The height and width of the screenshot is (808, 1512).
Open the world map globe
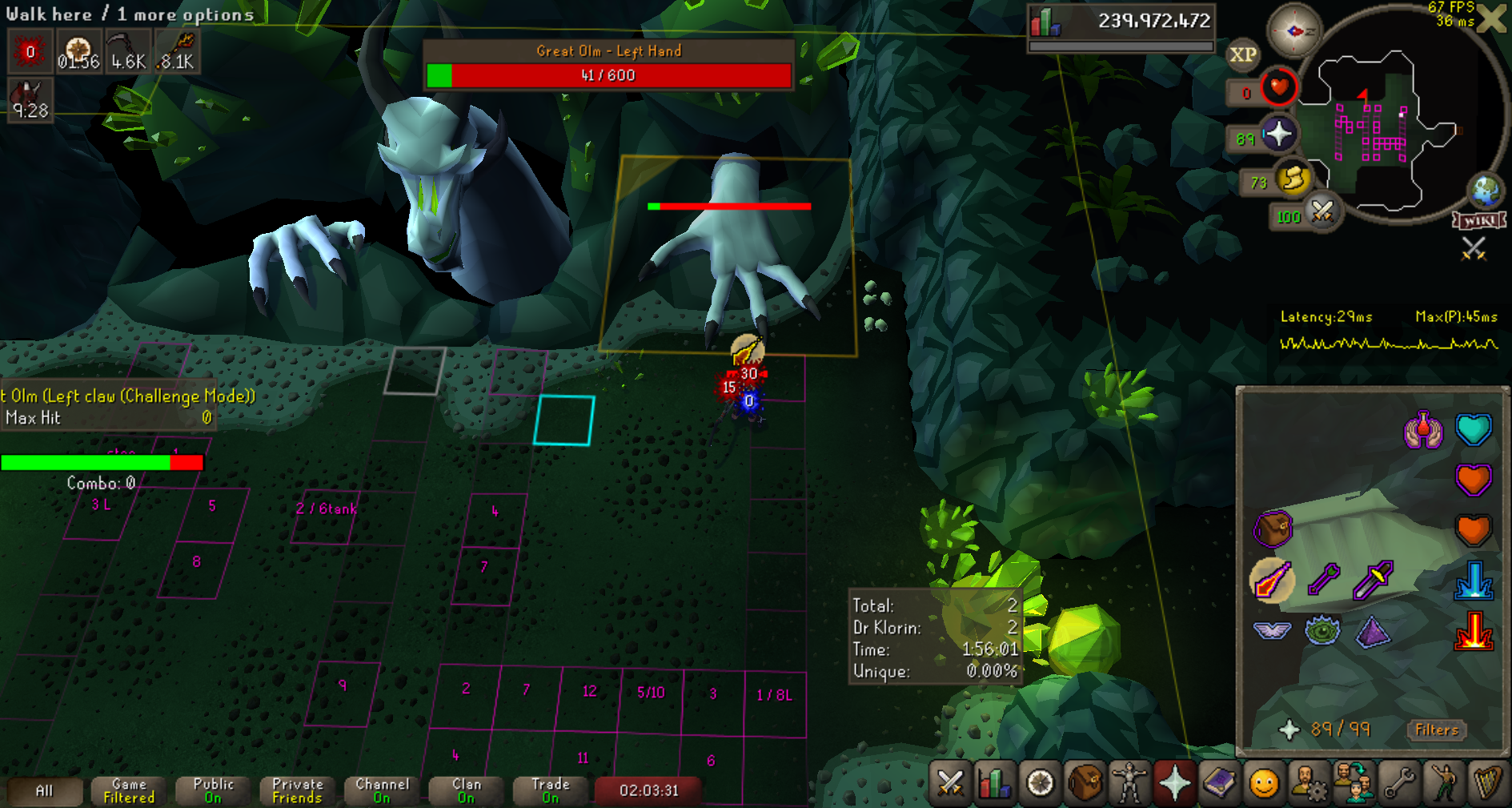[1486, 191]
